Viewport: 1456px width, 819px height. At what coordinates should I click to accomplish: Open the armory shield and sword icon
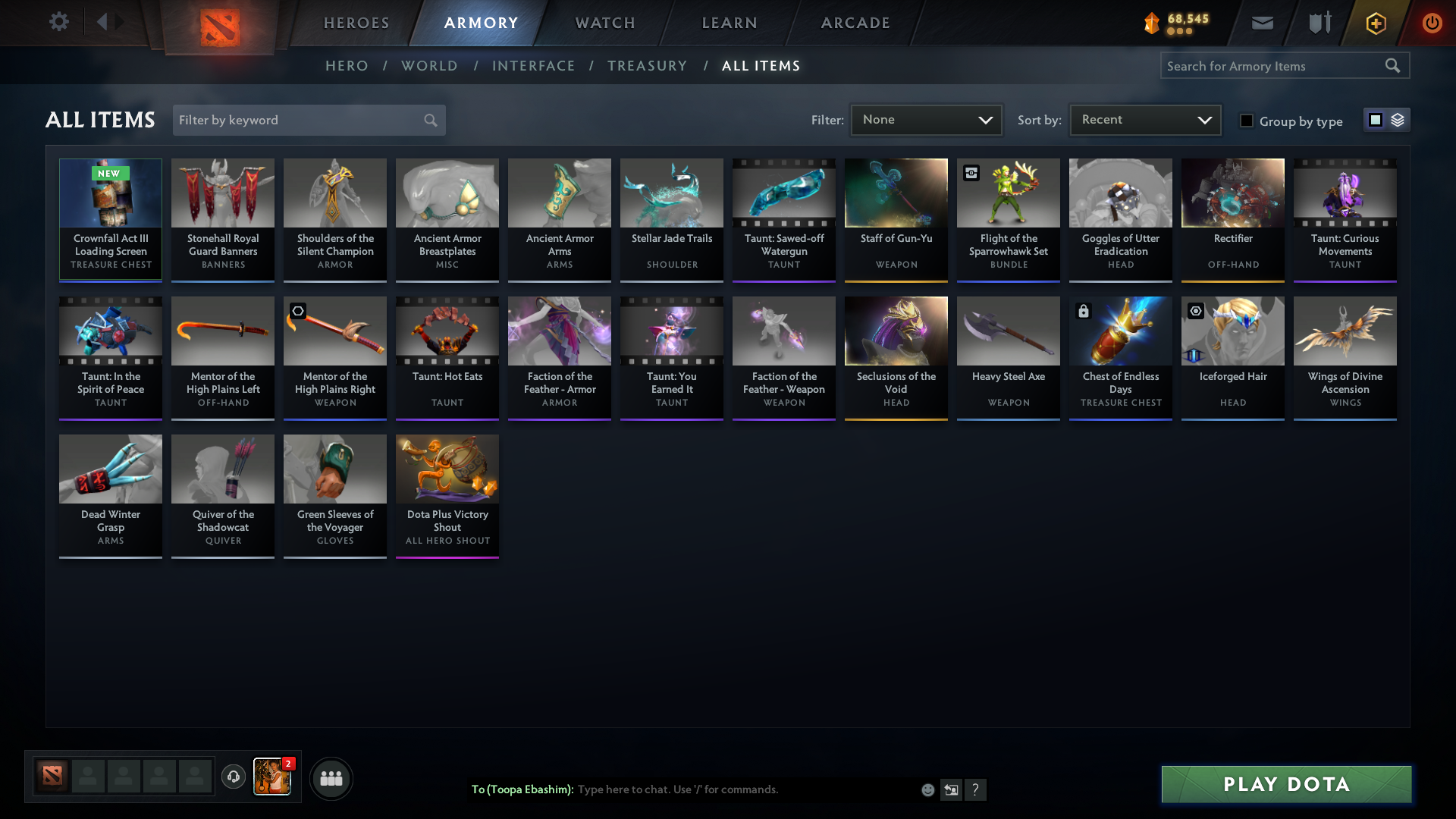coord(1318,22)
